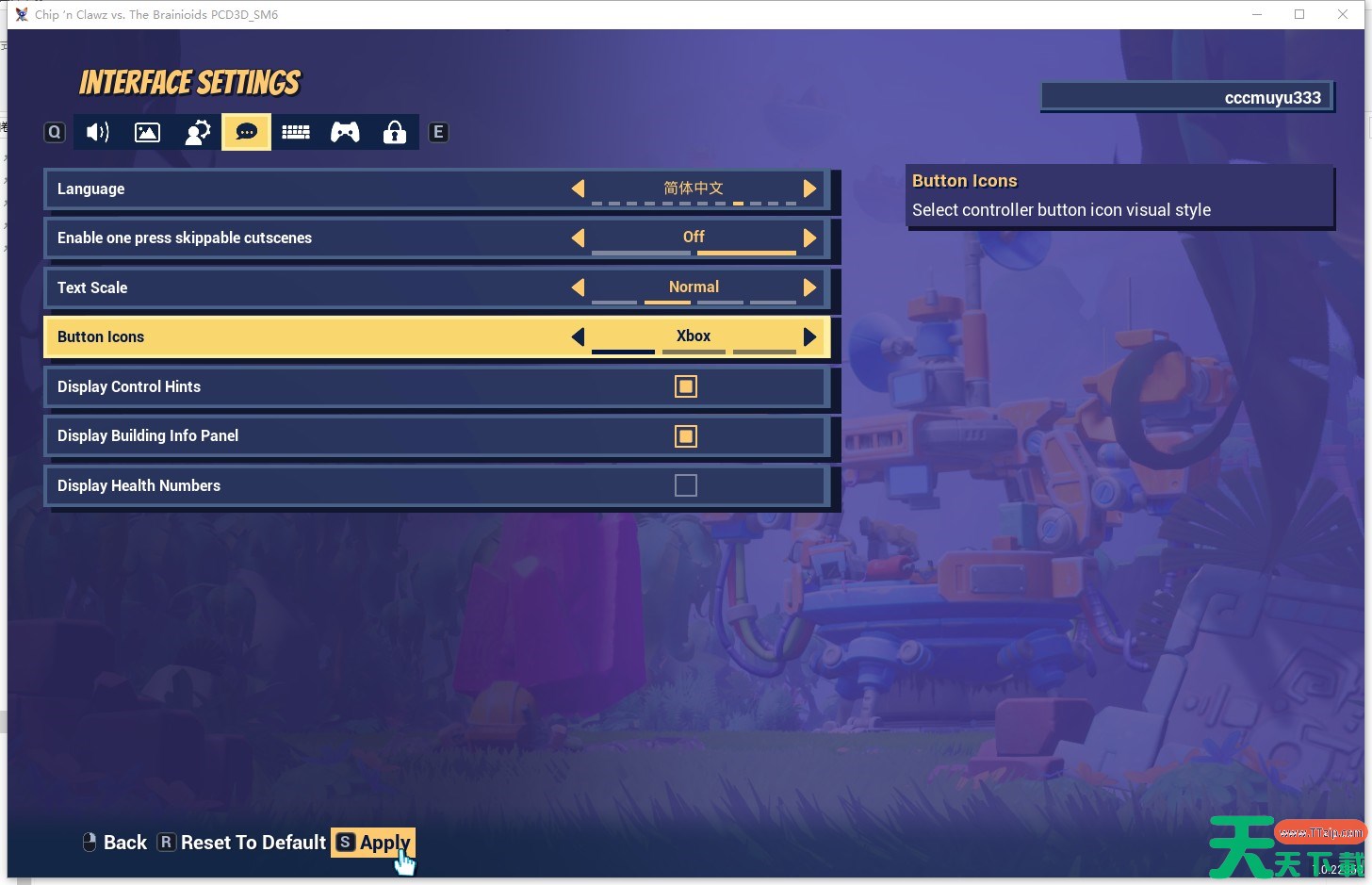Change Language to the next option
1372x885 pixels.
(809, 188)
